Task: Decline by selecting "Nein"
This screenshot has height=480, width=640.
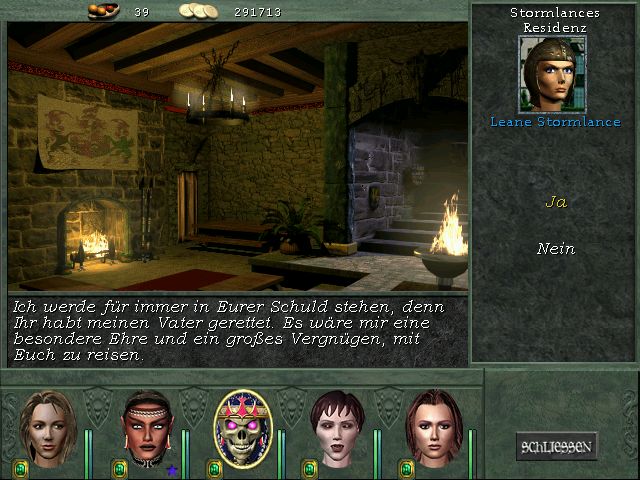Action: click(x=555, y=248)
